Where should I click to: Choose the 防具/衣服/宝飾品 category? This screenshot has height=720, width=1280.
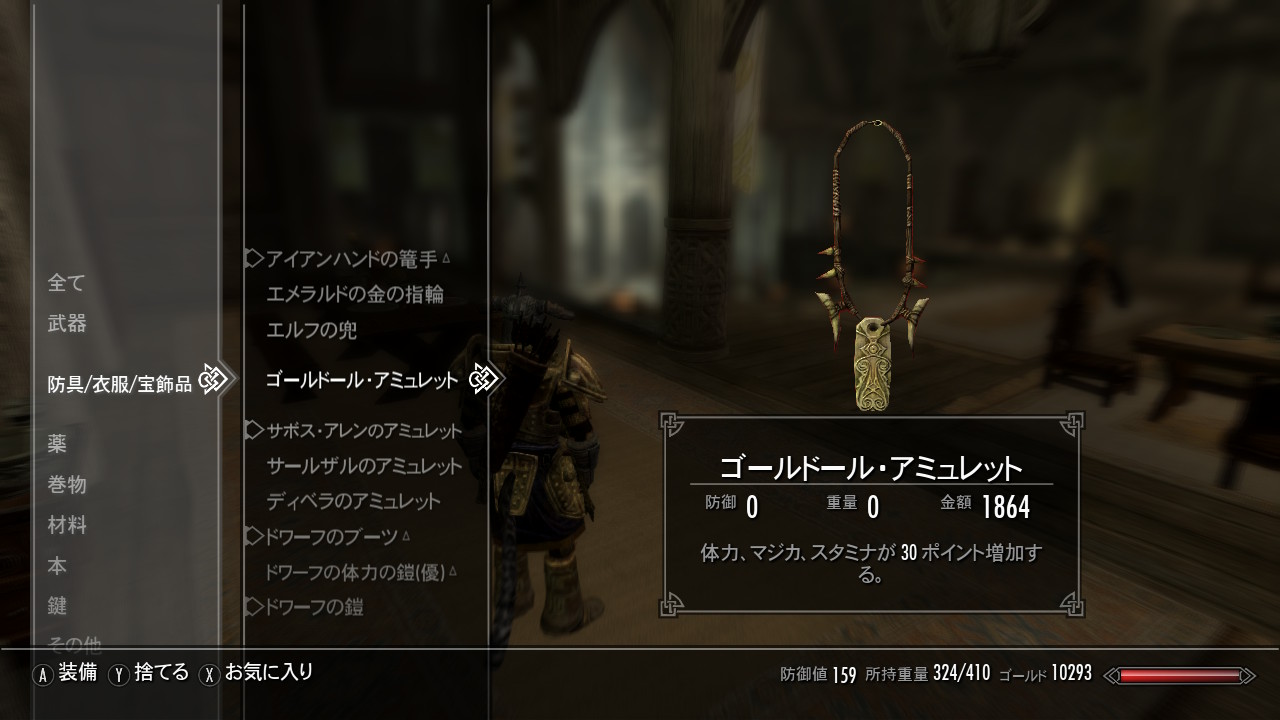tap(120, 383)
